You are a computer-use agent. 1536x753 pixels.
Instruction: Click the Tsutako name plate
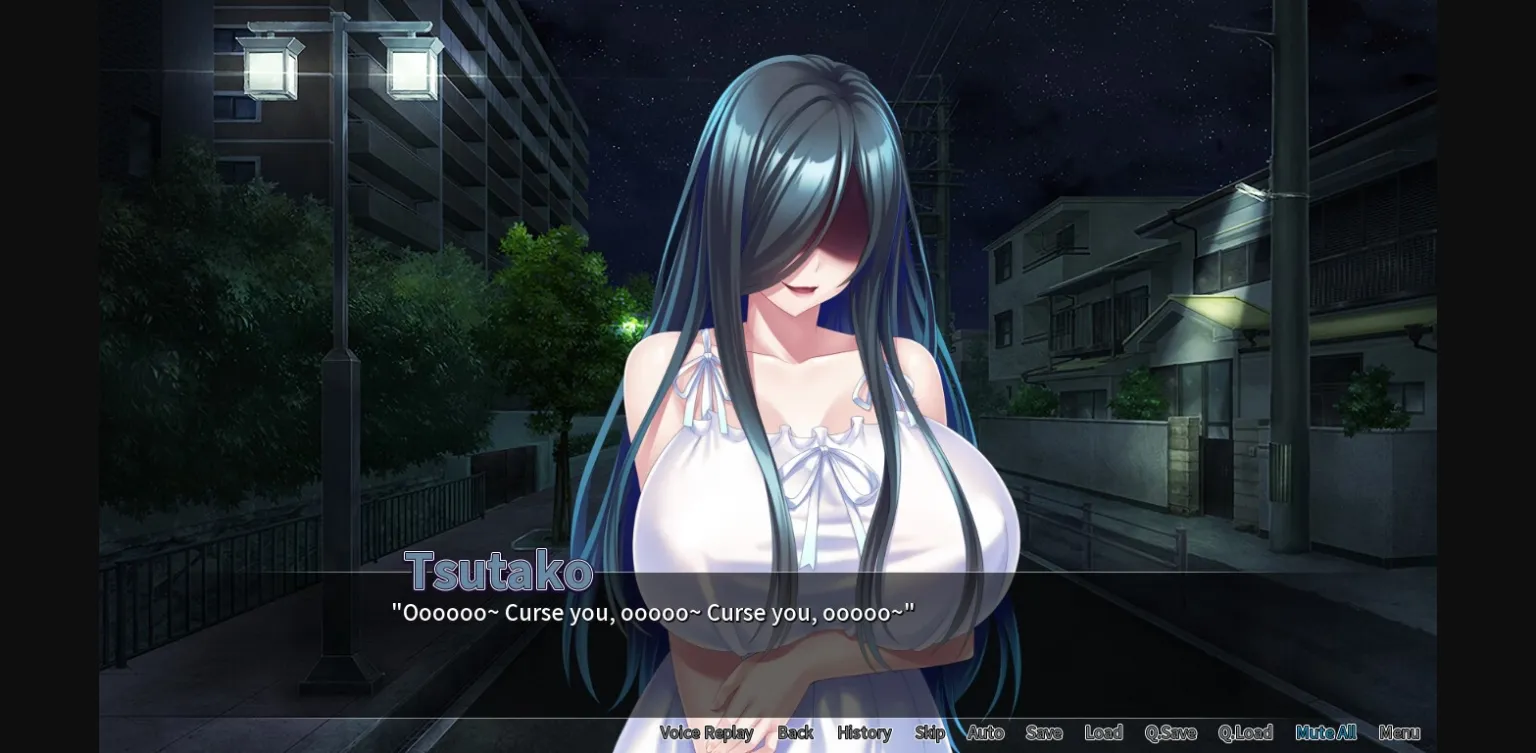pyautogui.click(x=497, y=571)
